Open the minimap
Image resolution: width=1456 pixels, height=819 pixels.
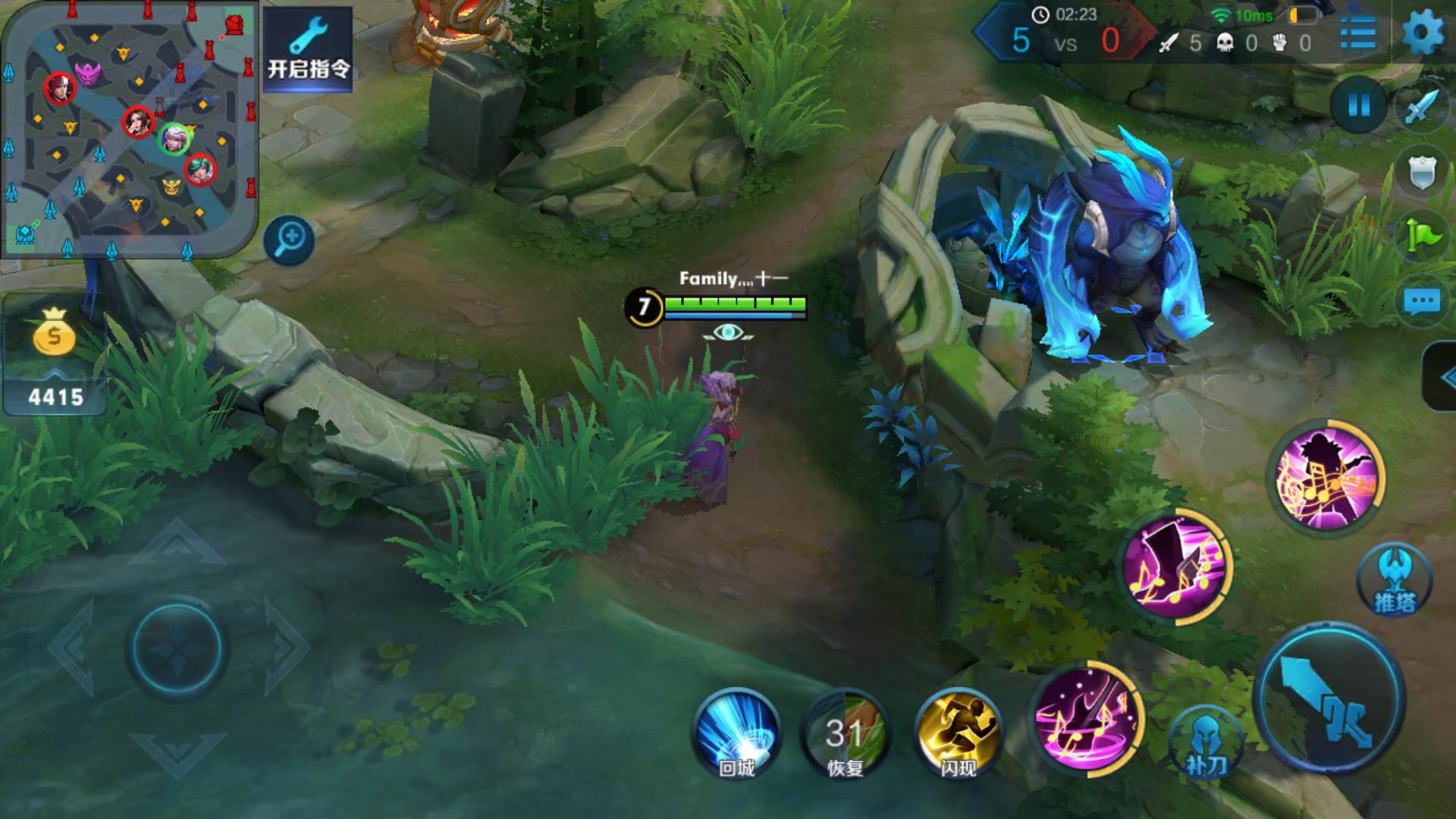pos(129,129)
